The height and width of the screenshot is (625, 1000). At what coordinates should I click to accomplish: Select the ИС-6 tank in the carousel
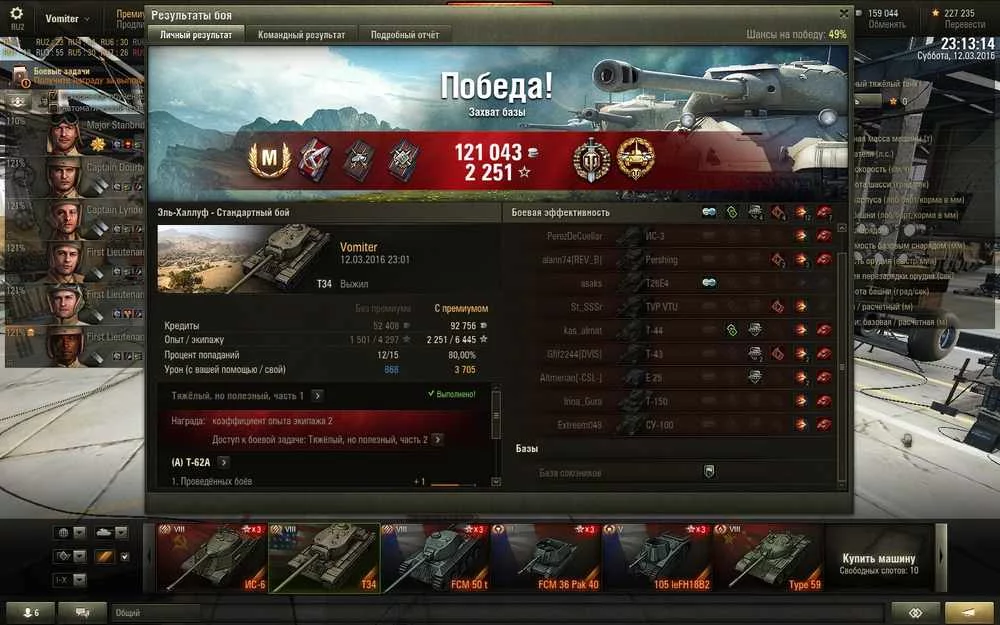212,555
